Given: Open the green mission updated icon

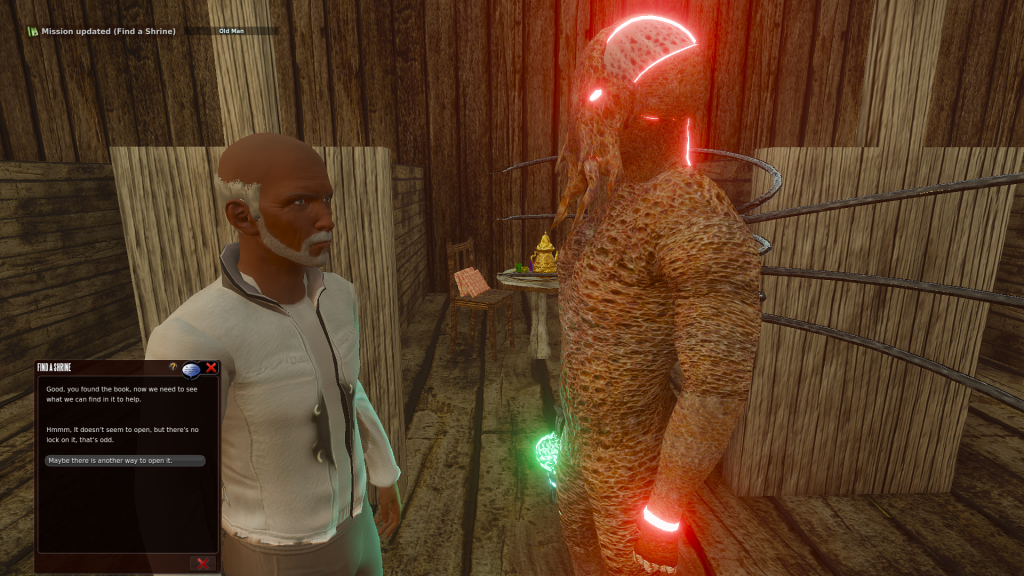Looking at the screenshot, I should tap(33, 31).
